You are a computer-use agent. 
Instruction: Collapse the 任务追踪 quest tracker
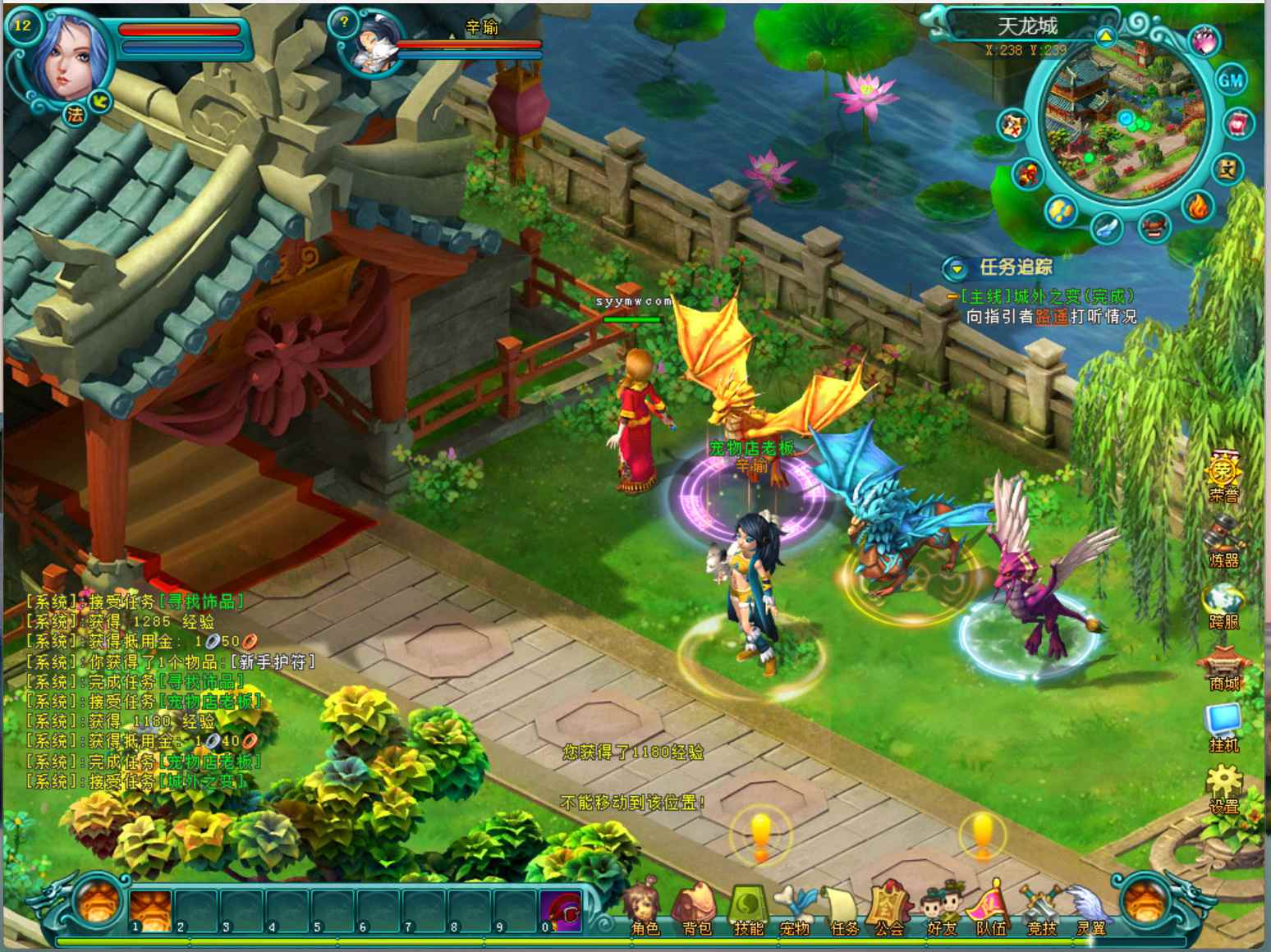click(955, 268)
